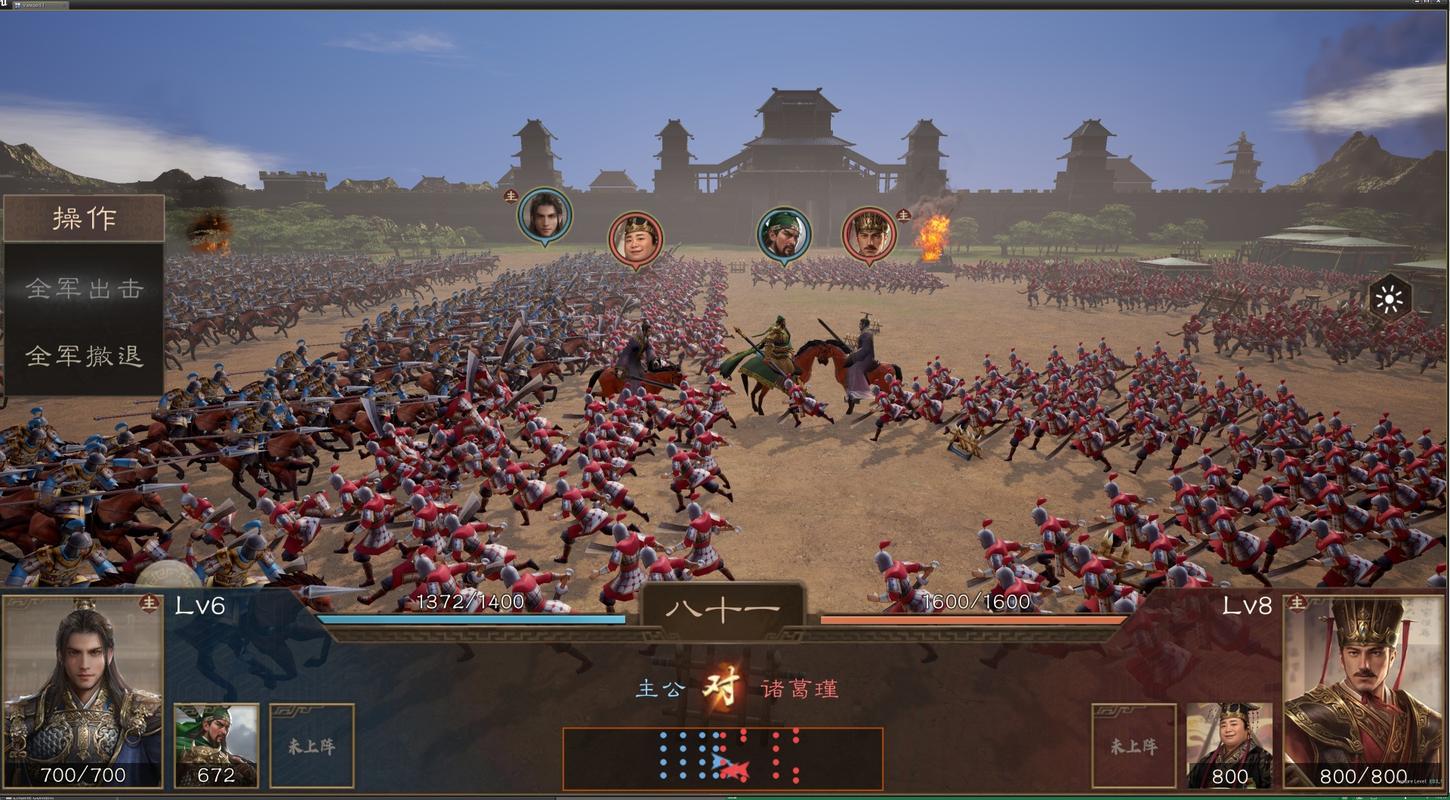Select the yellow-crowned officer portrait icon

[635, 238]
